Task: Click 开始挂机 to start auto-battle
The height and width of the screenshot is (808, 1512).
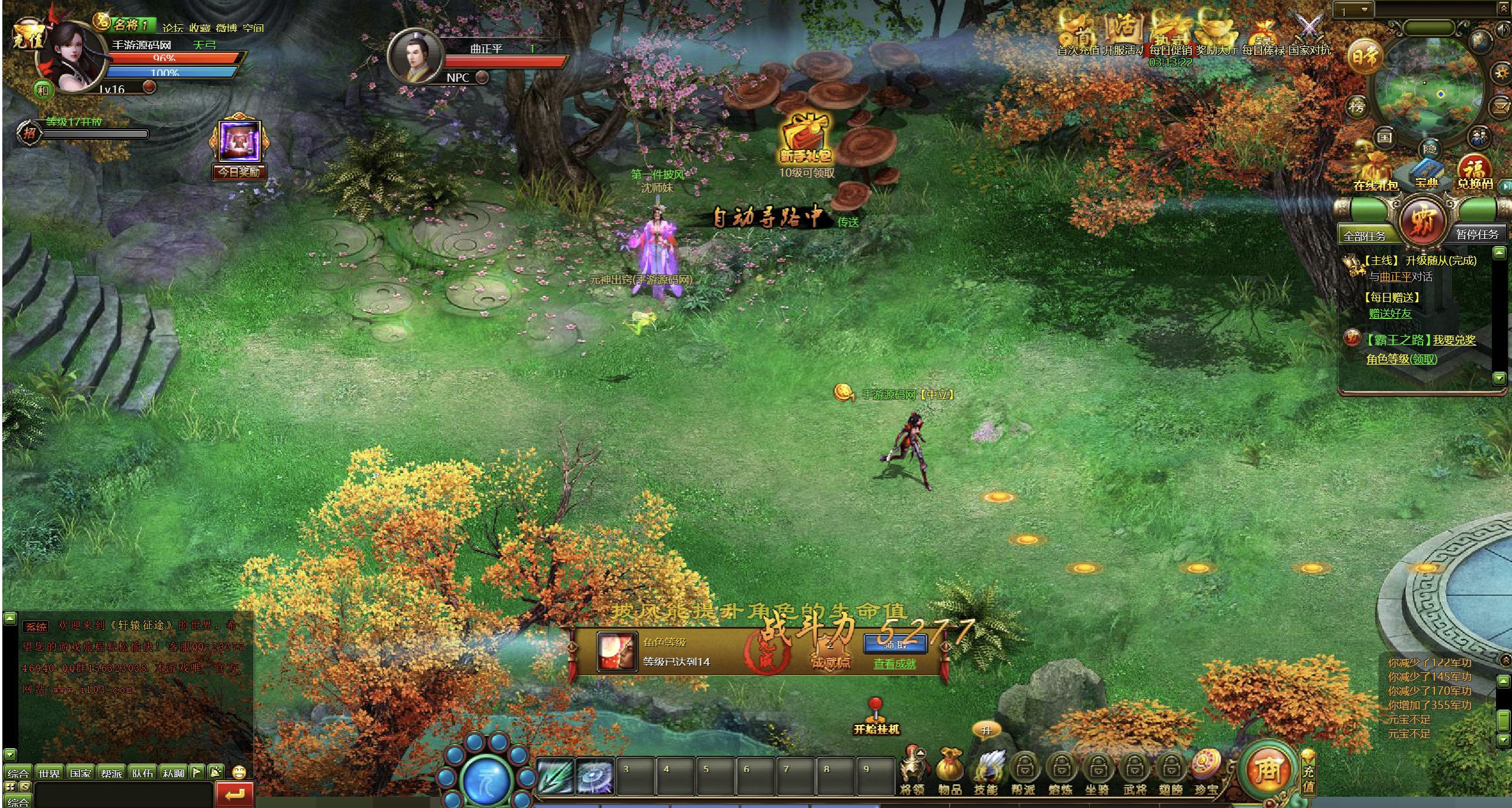Action: point(876,718)
